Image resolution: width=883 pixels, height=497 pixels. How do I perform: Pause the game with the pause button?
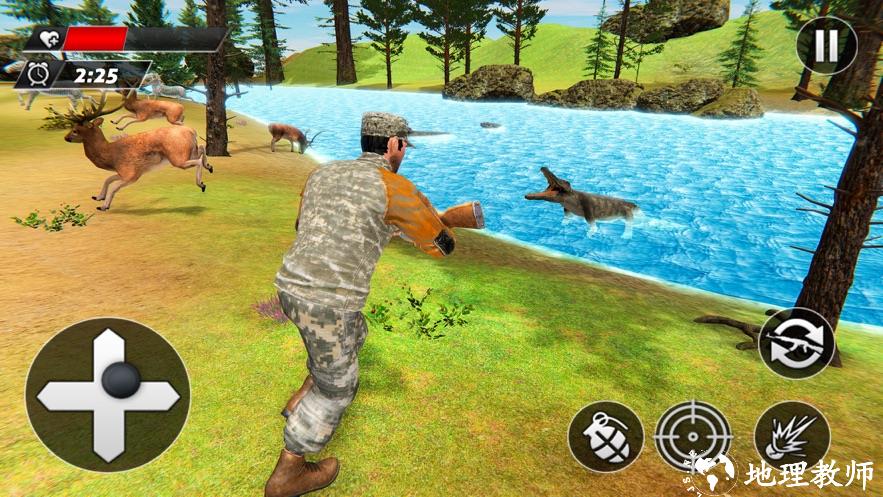click(826, 44)
